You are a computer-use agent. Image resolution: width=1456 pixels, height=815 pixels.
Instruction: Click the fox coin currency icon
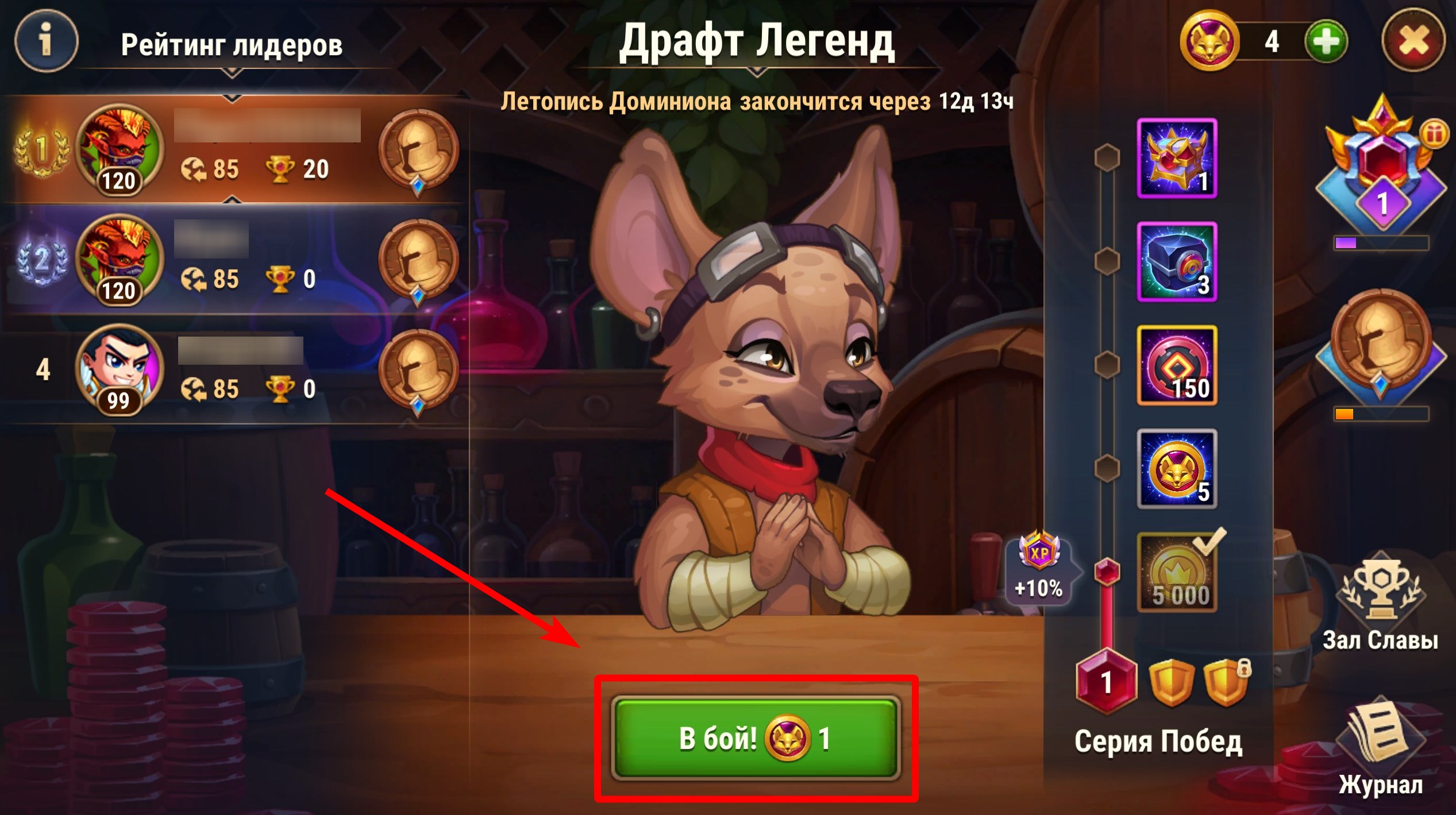[x=1209, y=42]
